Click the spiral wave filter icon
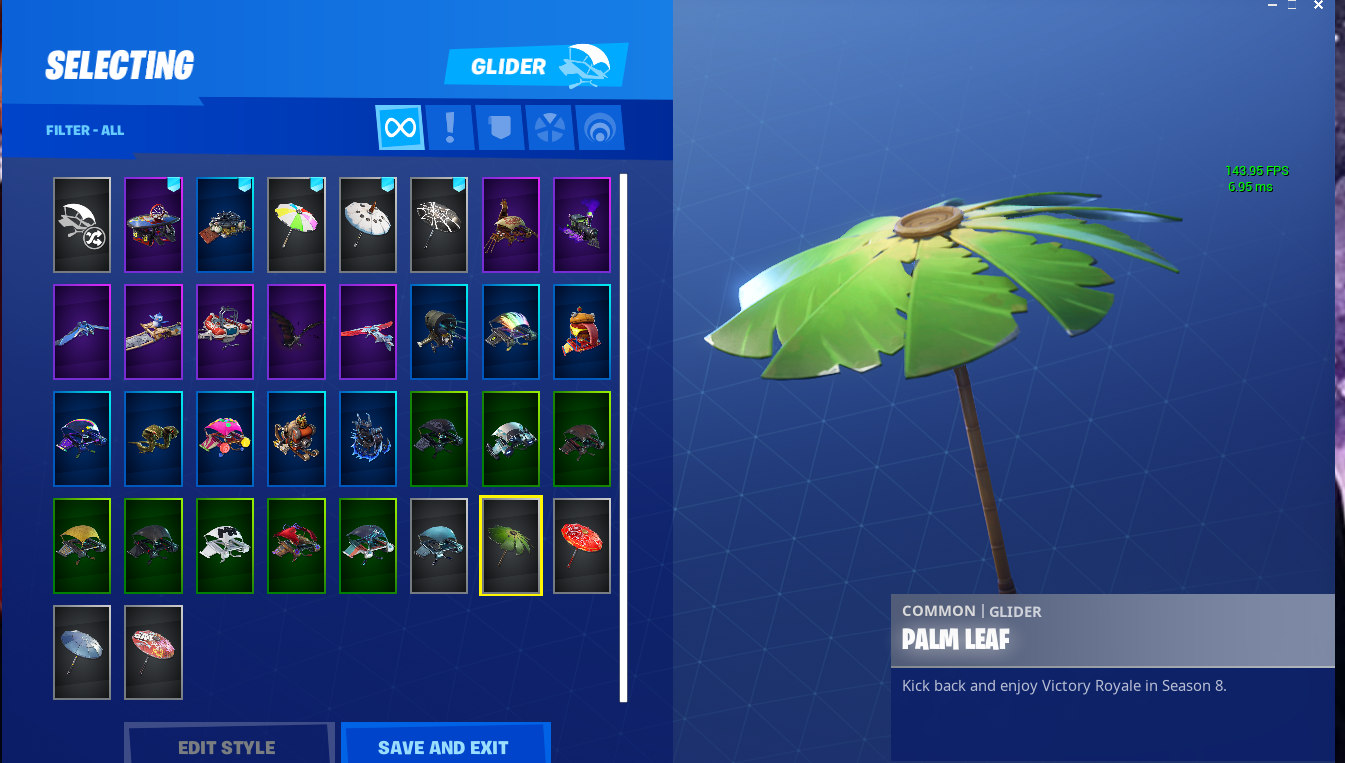 click(600, 127)
